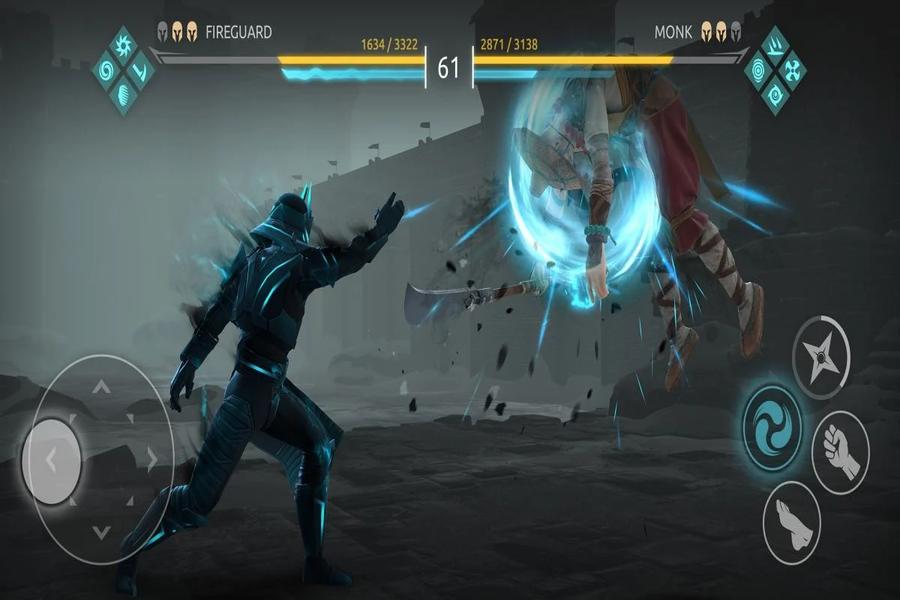Tap the foot kick attack button

[791, 520]
